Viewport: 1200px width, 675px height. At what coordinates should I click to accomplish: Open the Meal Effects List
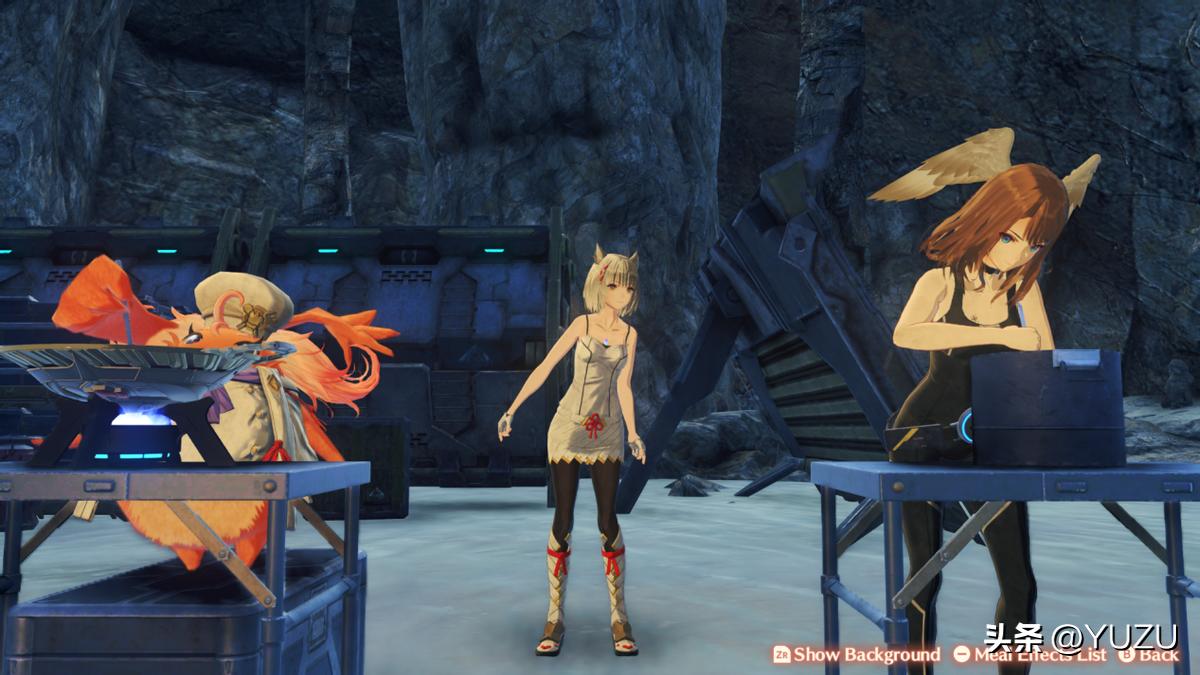tap(1030, 655)
